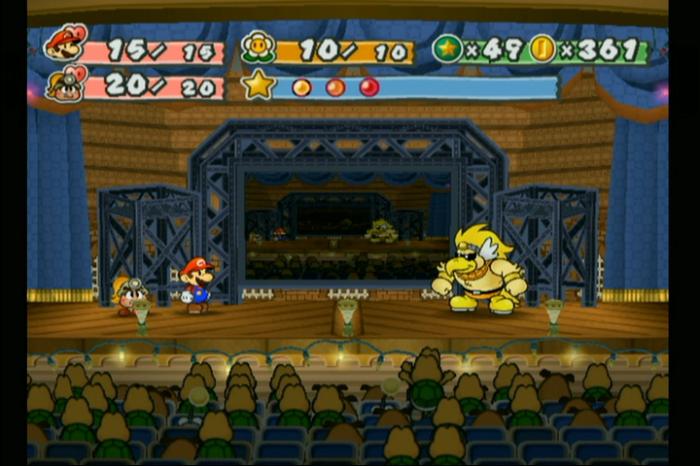Select the yellow Star Power star icon

tap(258, 85)
